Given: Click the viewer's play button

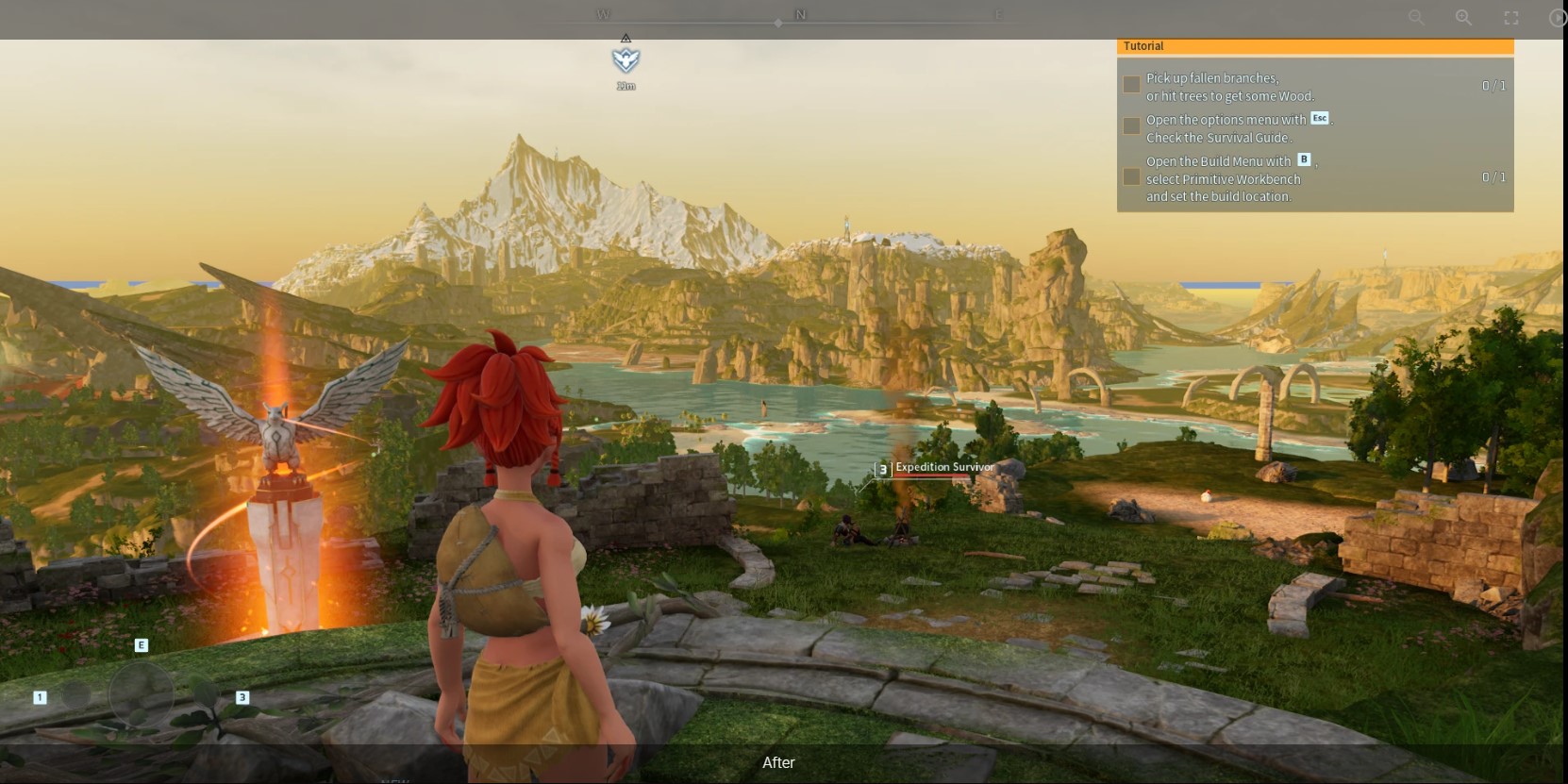Looking at the screenshot, I should (x=1557, y=18).
